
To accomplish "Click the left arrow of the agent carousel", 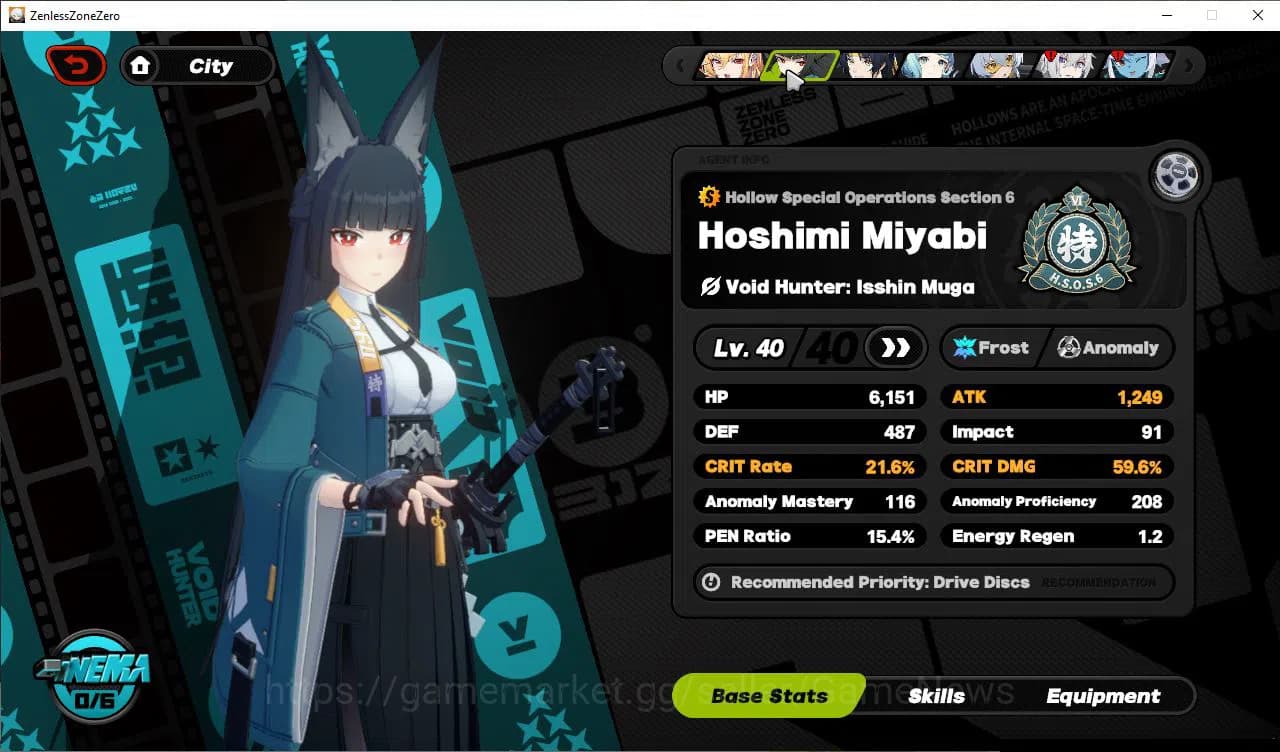I will click(x=682, y=64).
